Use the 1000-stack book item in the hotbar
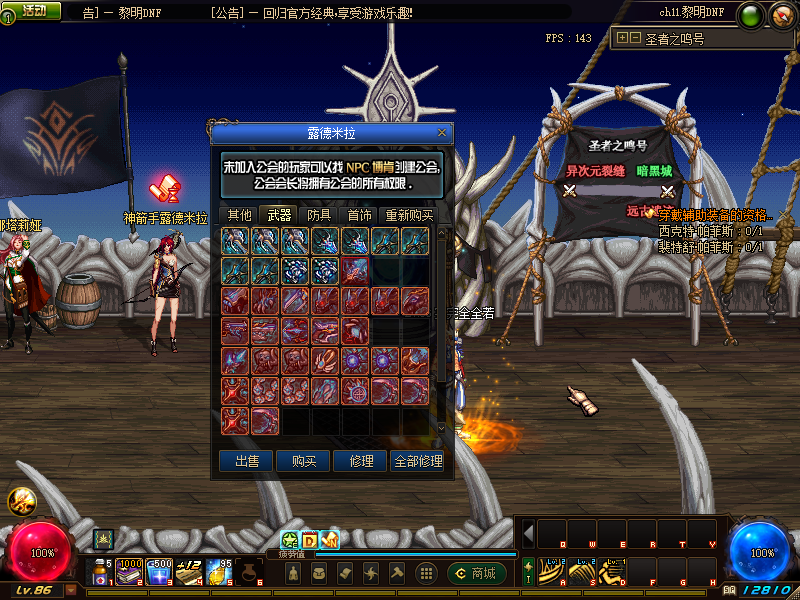The image size is (800, 600). (129, 572)
